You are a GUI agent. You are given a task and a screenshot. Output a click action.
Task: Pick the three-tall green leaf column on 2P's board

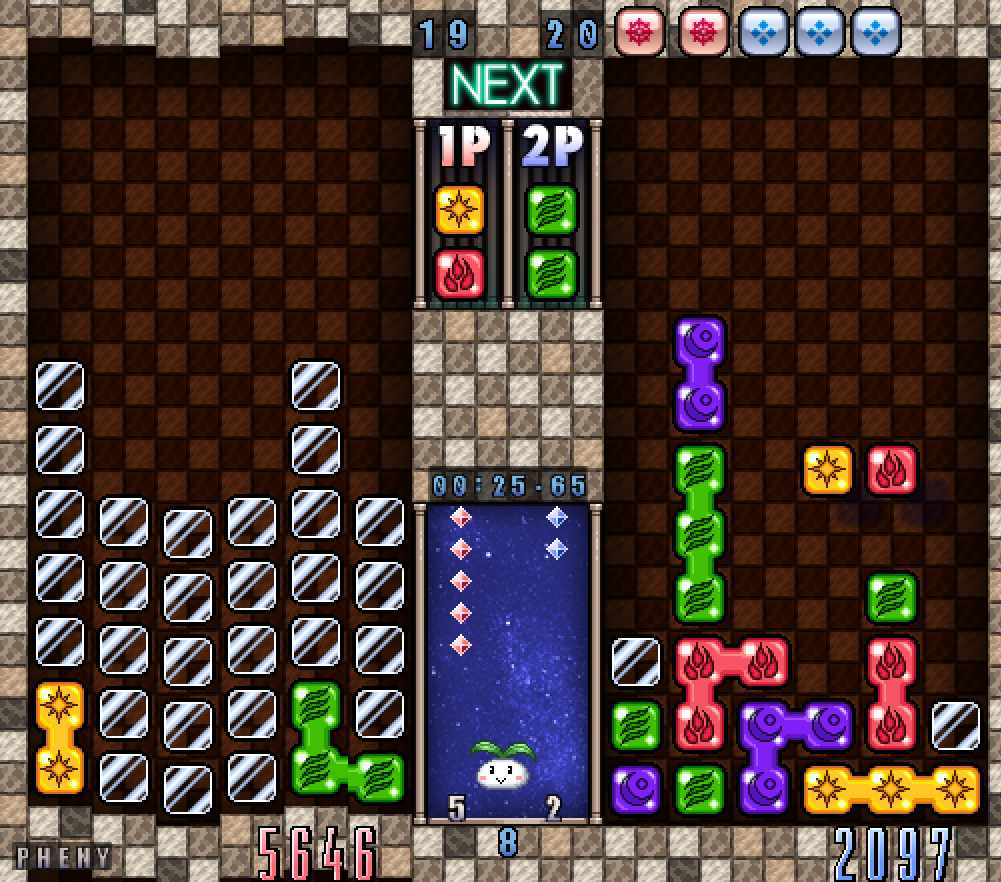699,533
